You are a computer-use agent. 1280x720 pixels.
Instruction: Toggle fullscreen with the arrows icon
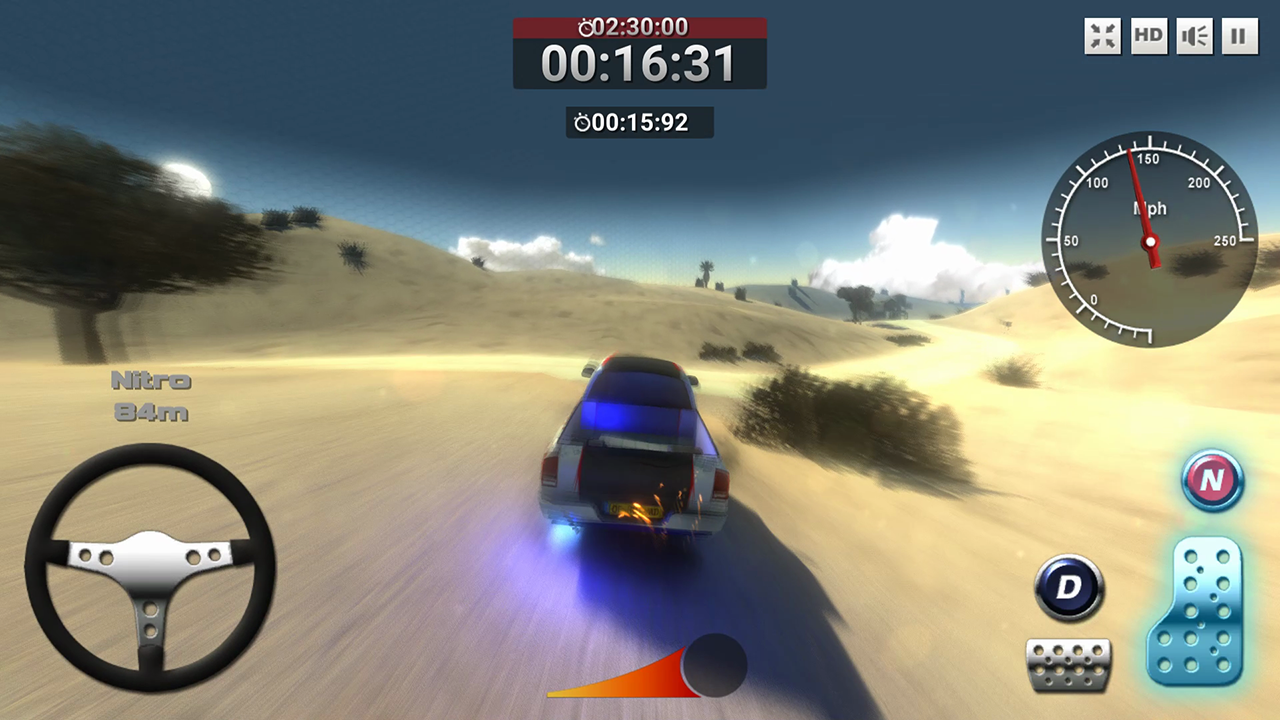1101,36
